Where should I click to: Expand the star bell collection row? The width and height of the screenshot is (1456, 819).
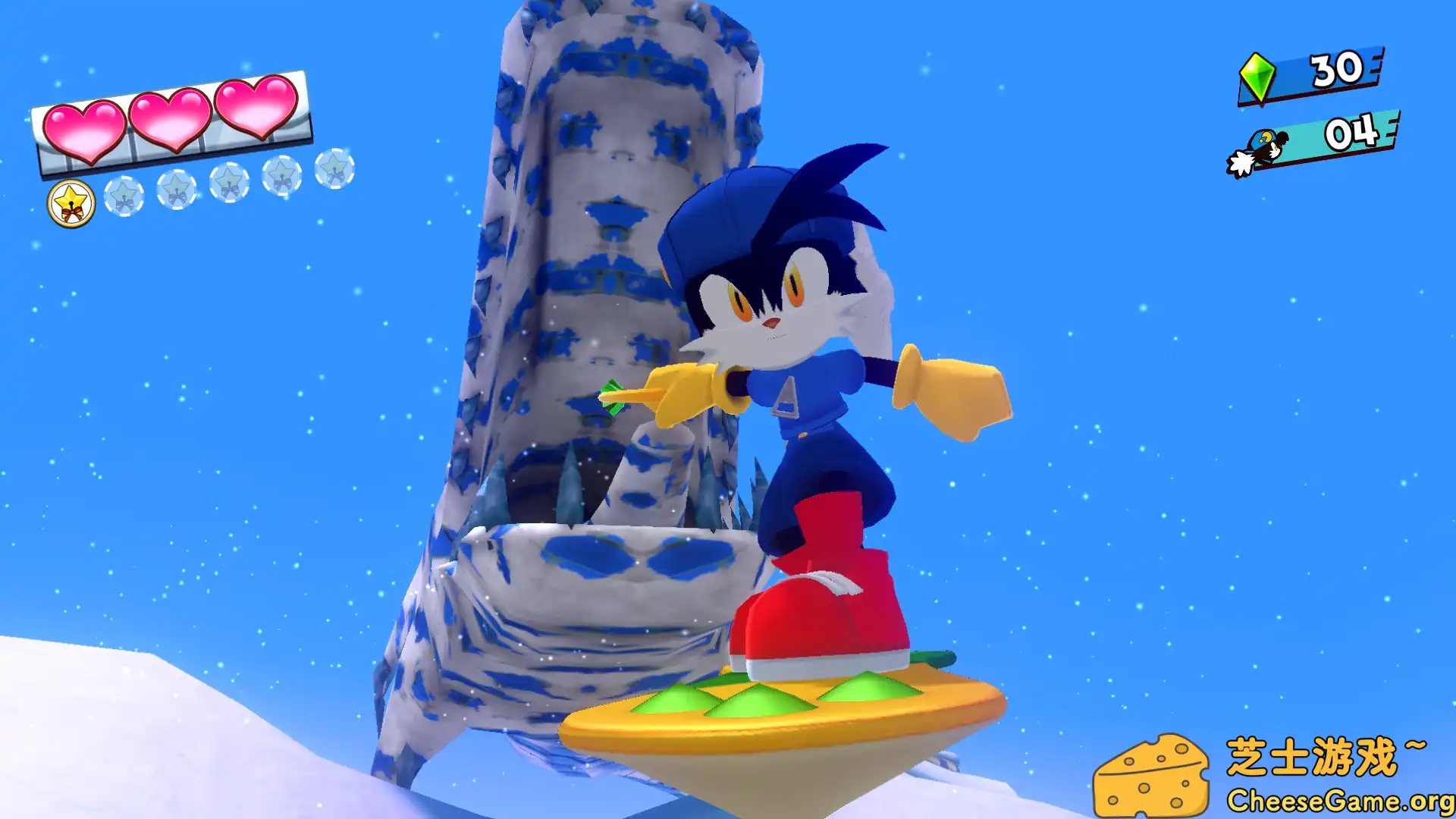[227, 186]
